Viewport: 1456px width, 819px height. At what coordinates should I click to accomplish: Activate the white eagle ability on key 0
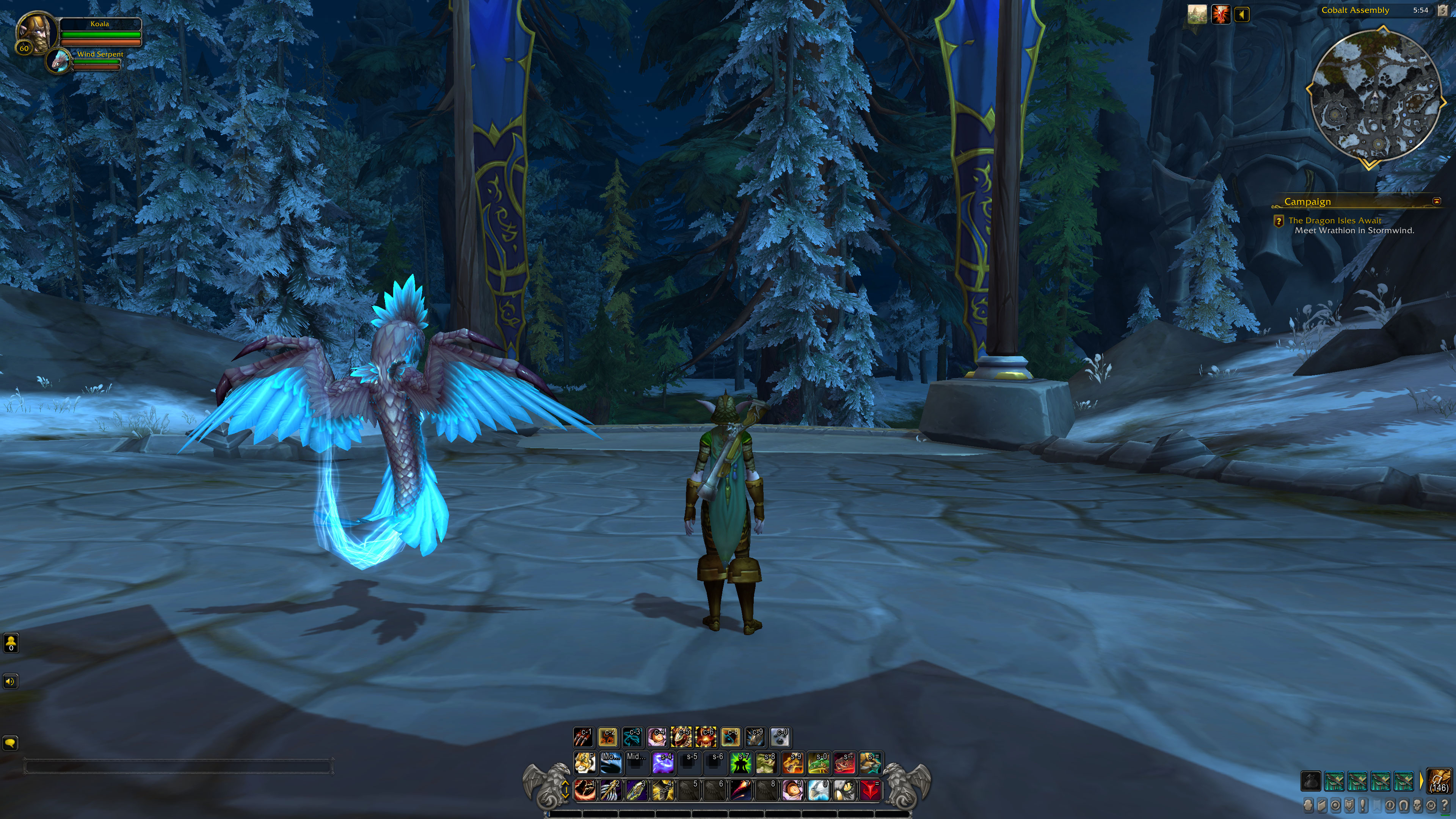tap(819, 789)
